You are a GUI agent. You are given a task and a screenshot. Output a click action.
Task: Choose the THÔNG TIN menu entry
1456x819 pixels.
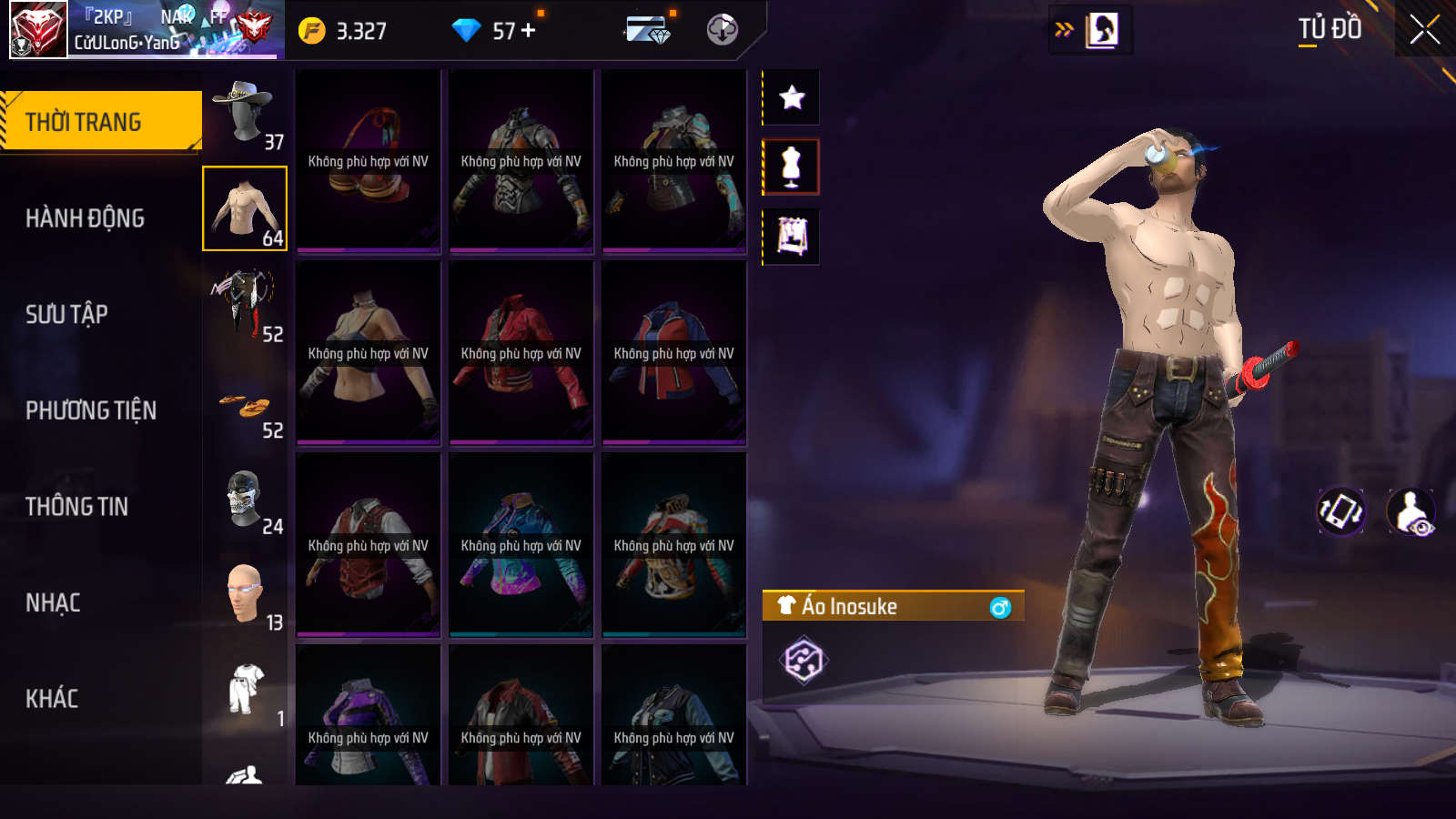(76, 507)
